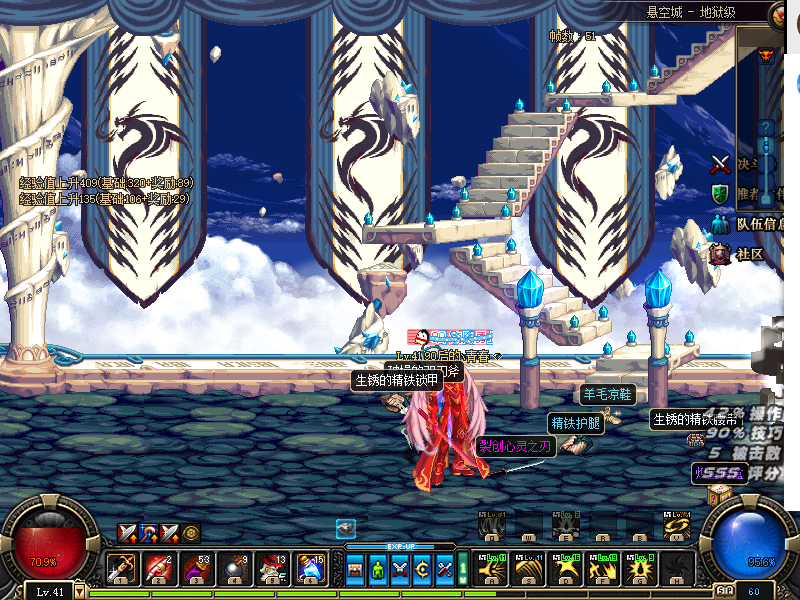Viewport: 800px width, 600px height.
Task: Activate the Lv.19 skill on key F
Action: pos(604,569)
